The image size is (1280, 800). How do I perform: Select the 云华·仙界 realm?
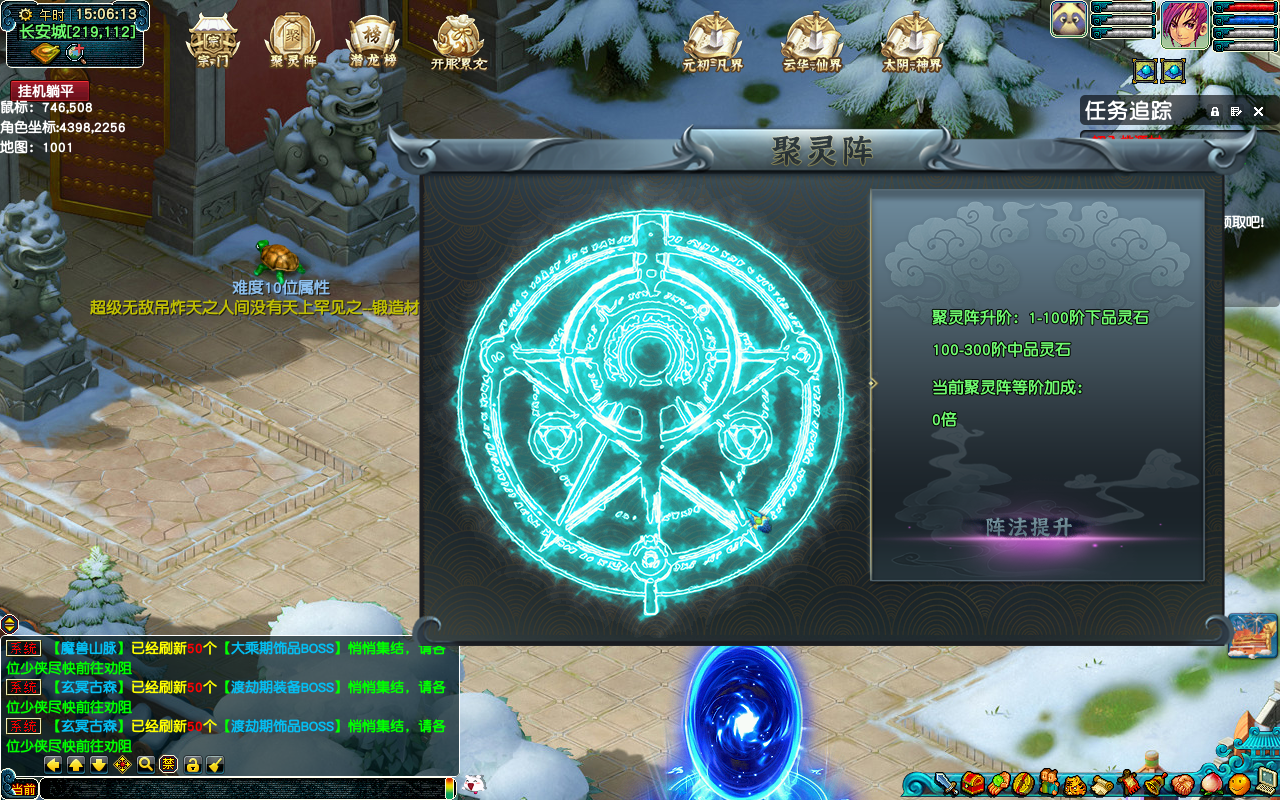click(812, 40)
